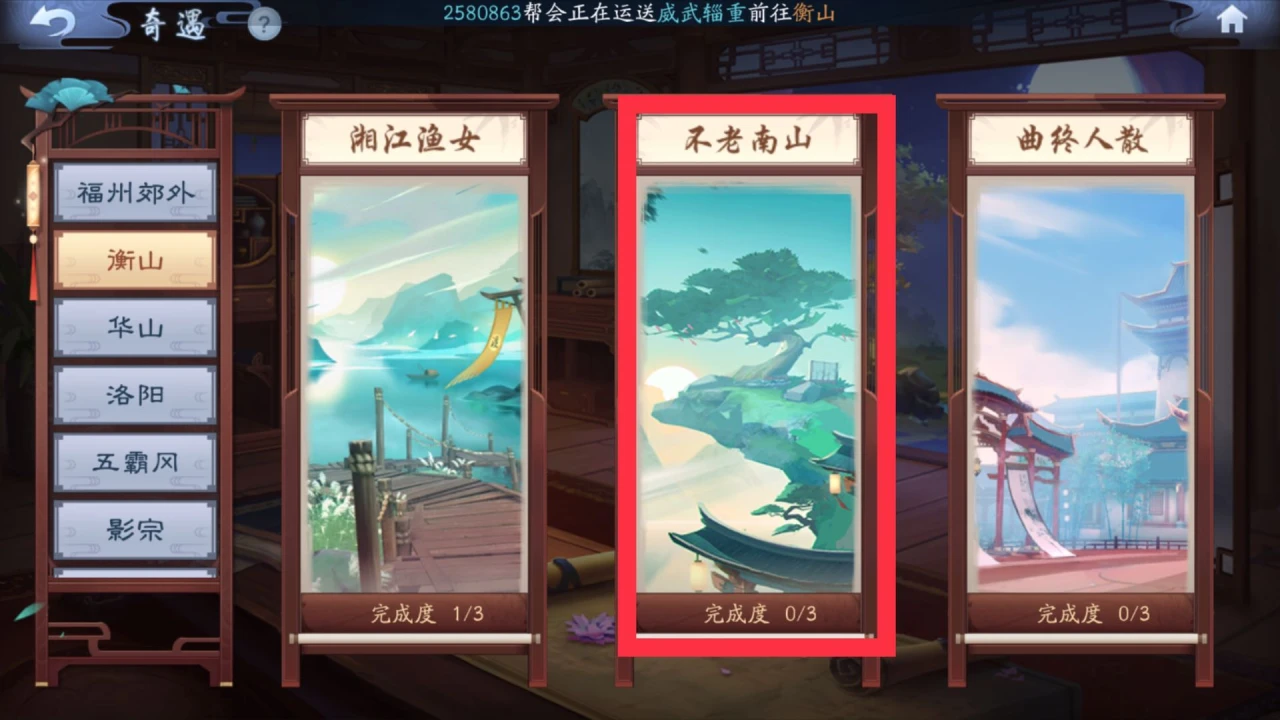The image size is (1280, 720).
Task: Select the 影宗 region
Action: (x=136, y=530)
